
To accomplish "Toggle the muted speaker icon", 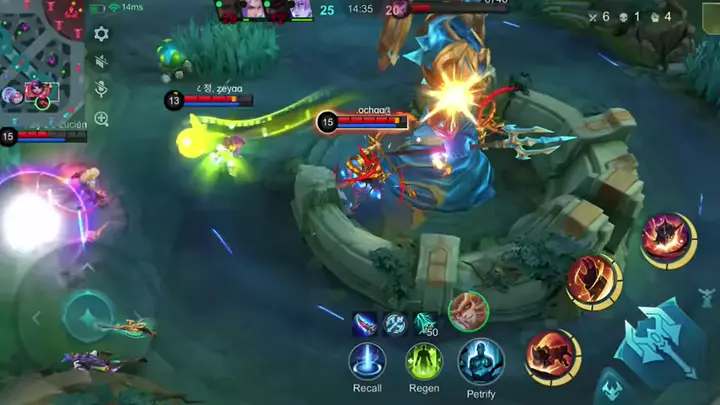I will tap(101, 61).
